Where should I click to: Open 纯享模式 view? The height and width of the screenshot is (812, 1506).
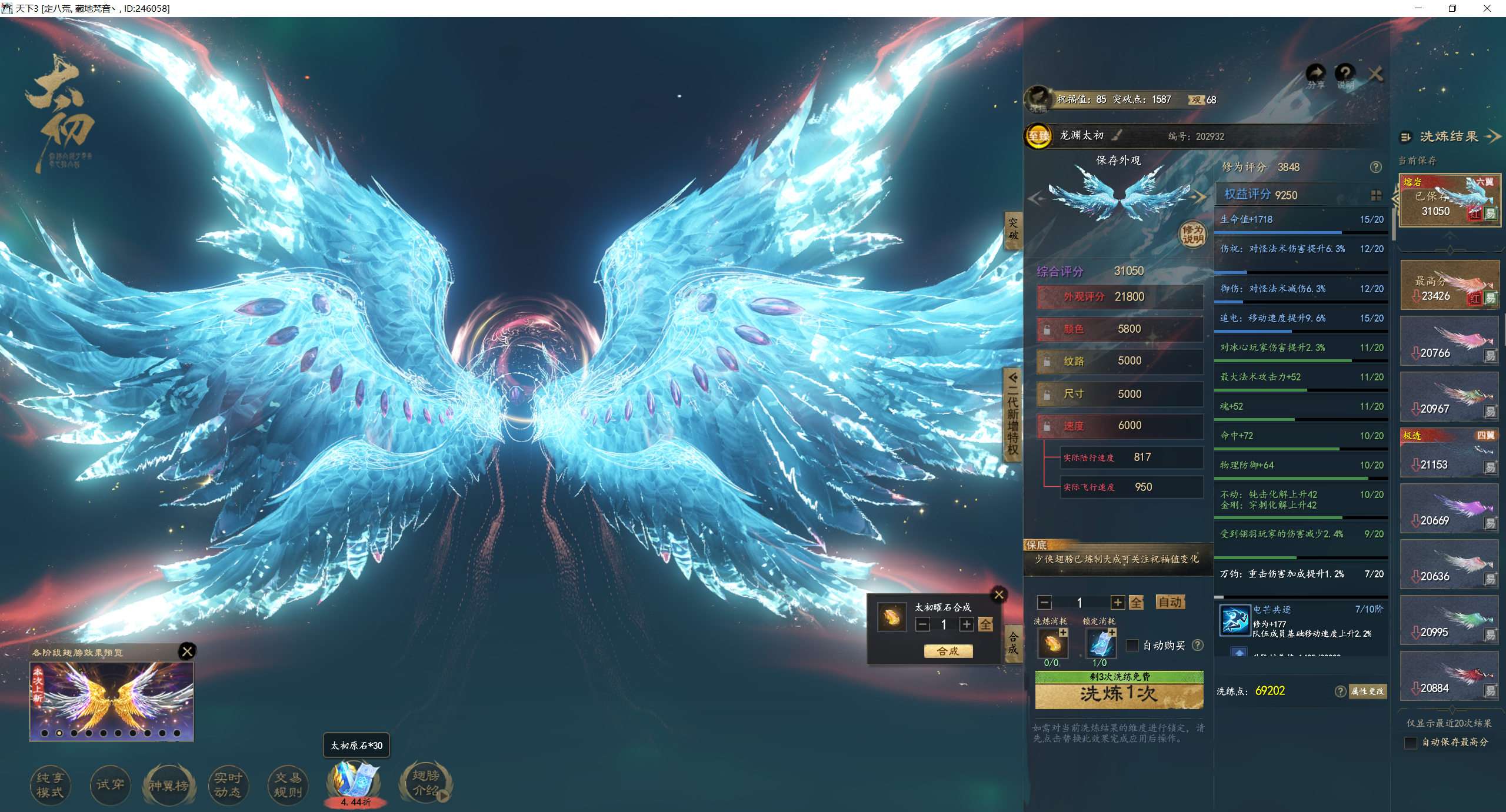(50, 785)
